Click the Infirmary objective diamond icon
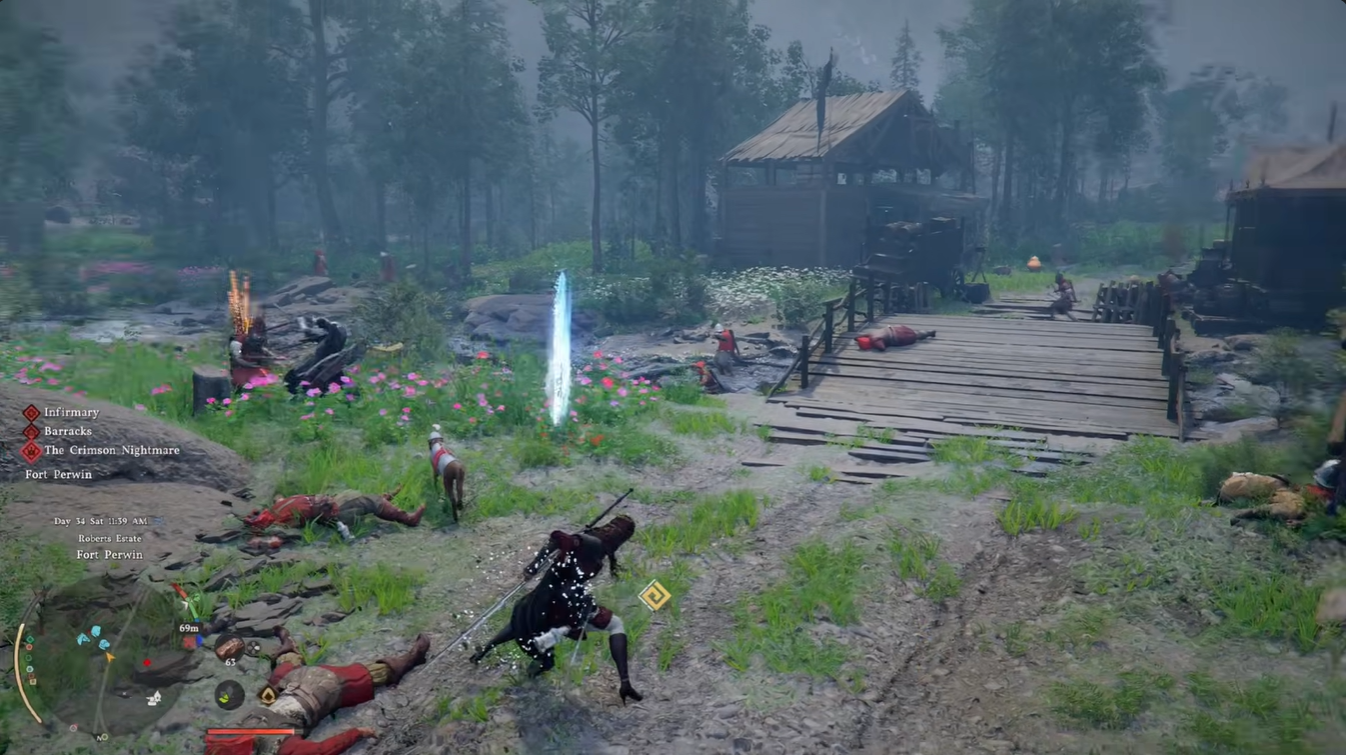 pyautogui.click(x=33, y=412)
